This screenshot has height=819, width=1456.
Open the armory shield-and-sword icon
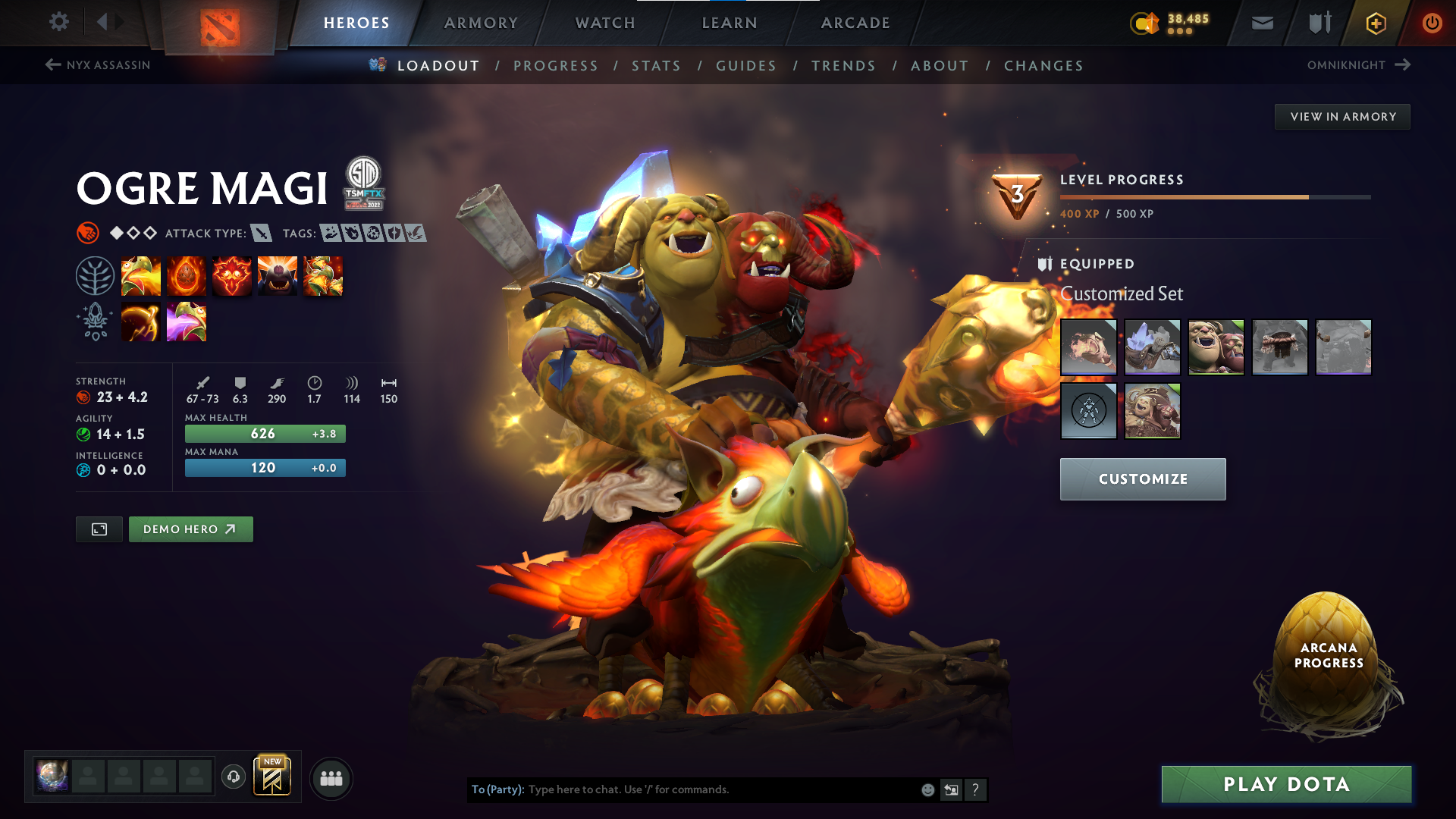[1318, 23]
